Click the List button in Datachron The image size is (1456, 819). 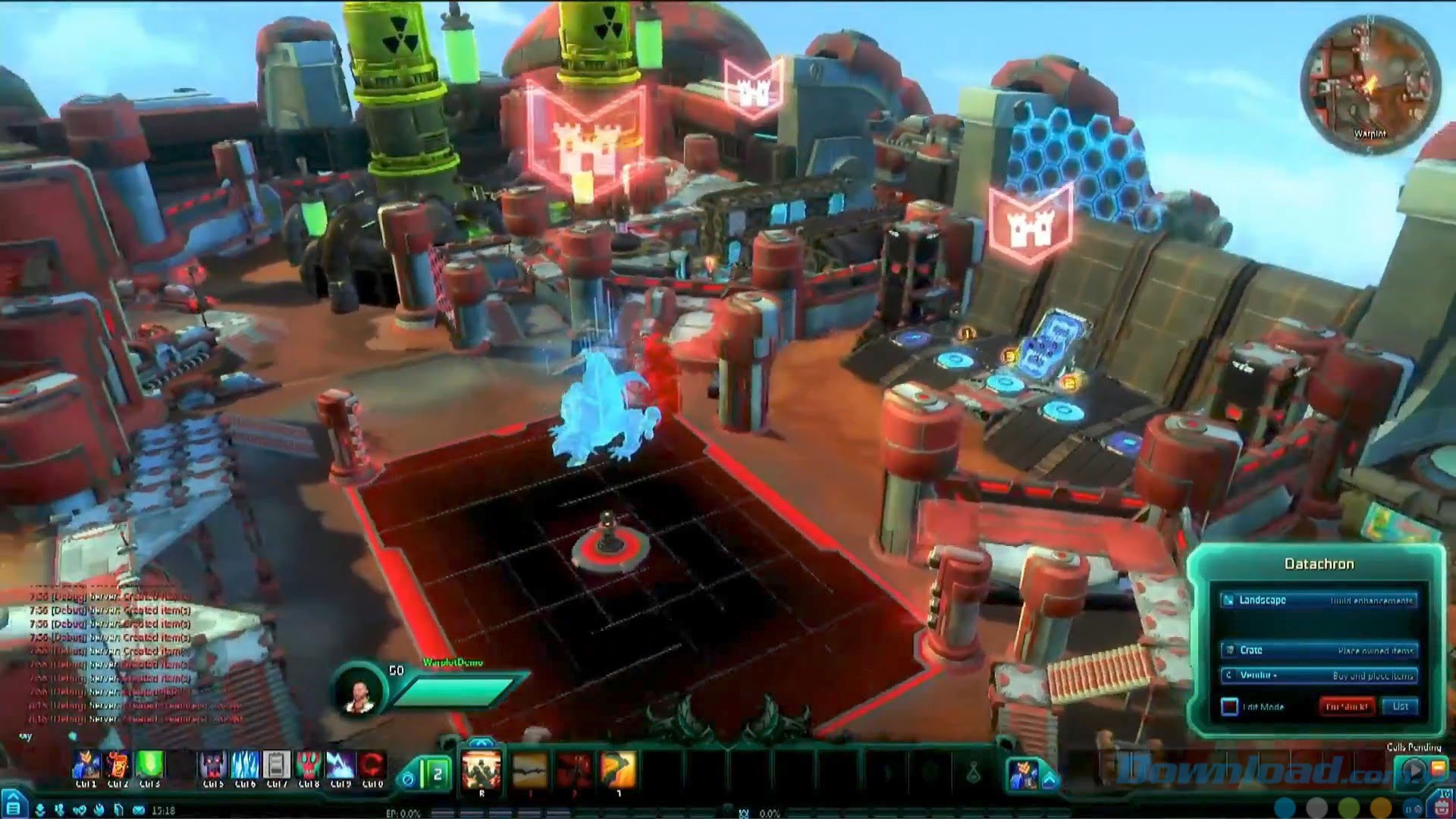point(1400,706)
